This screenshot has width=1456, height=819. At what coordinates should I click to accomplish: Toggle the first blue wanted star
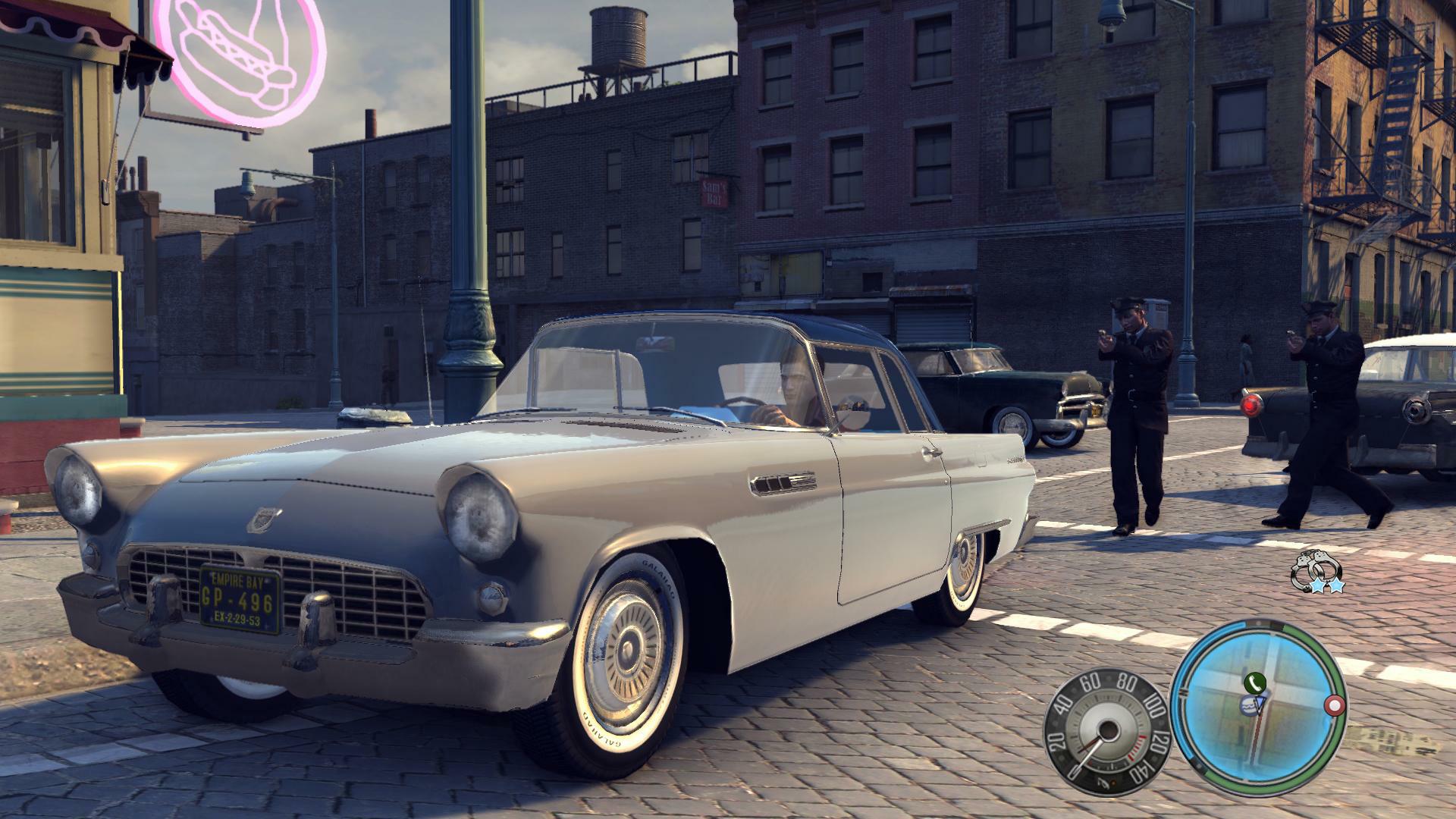coord(1318,585)
